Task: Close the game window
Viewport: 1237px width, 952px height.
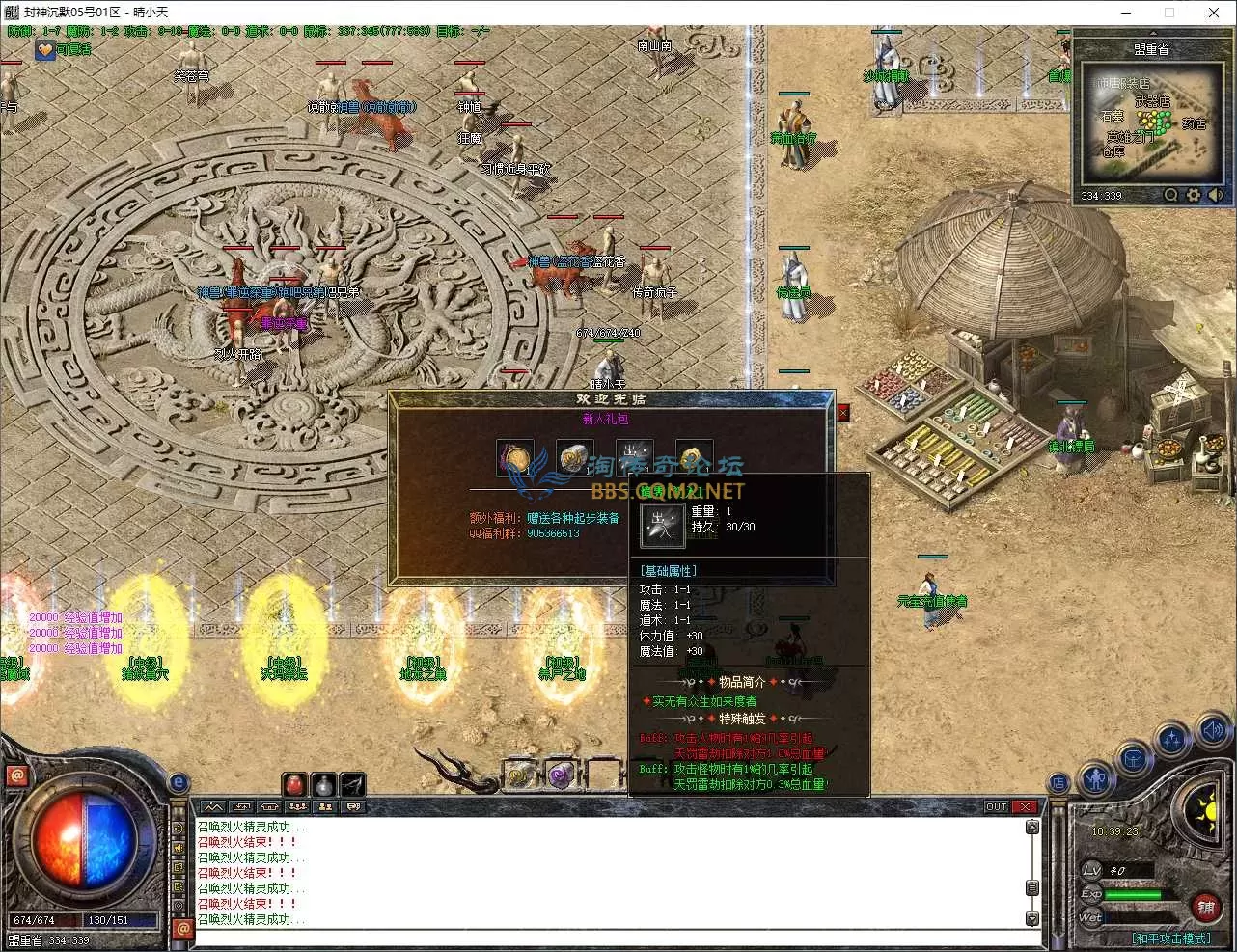Action: click(1214, 13)
